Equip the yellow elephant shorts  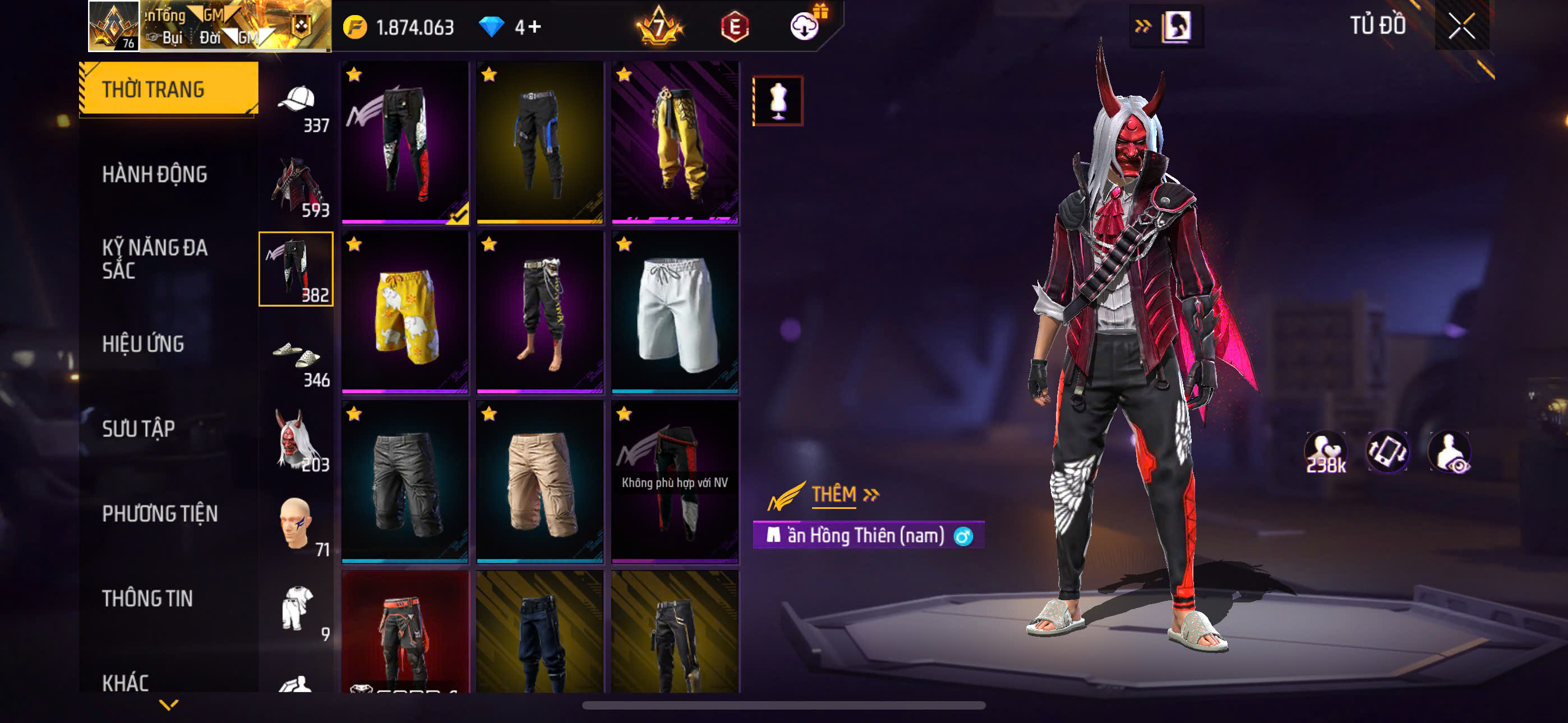[x=405, y=312]
